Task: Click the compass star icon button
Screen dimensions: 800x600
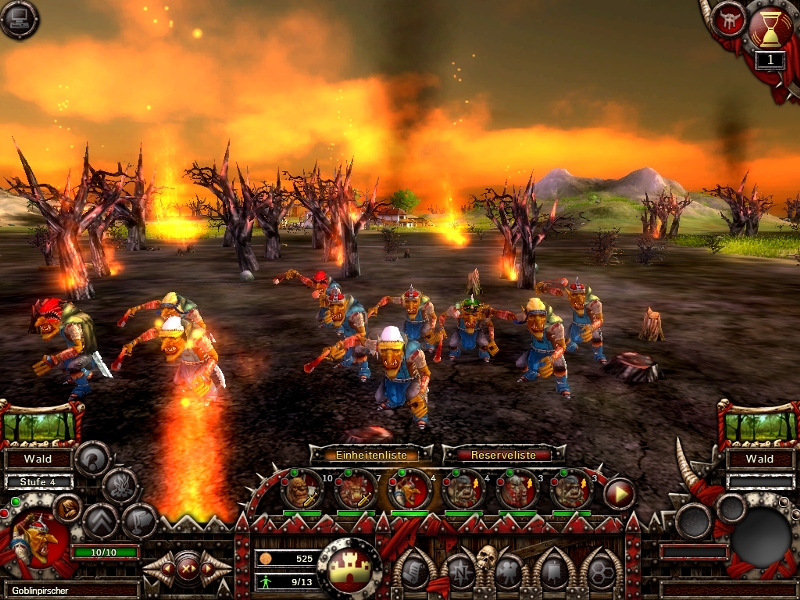Action: pos(460,571)
